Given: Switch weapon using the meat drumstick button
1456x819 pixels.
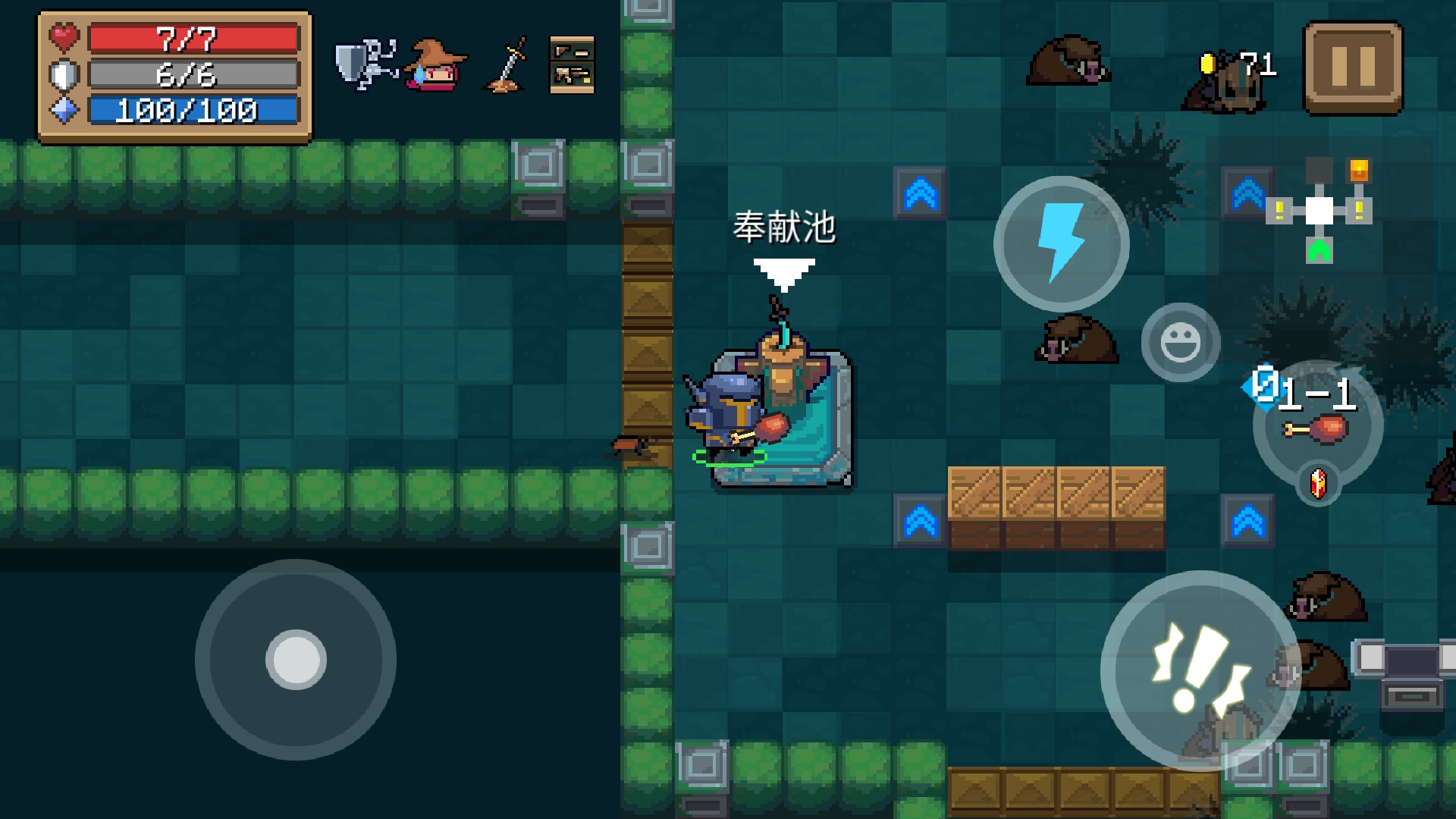Looking at the screenshot, I should (x=1317, y=427).
